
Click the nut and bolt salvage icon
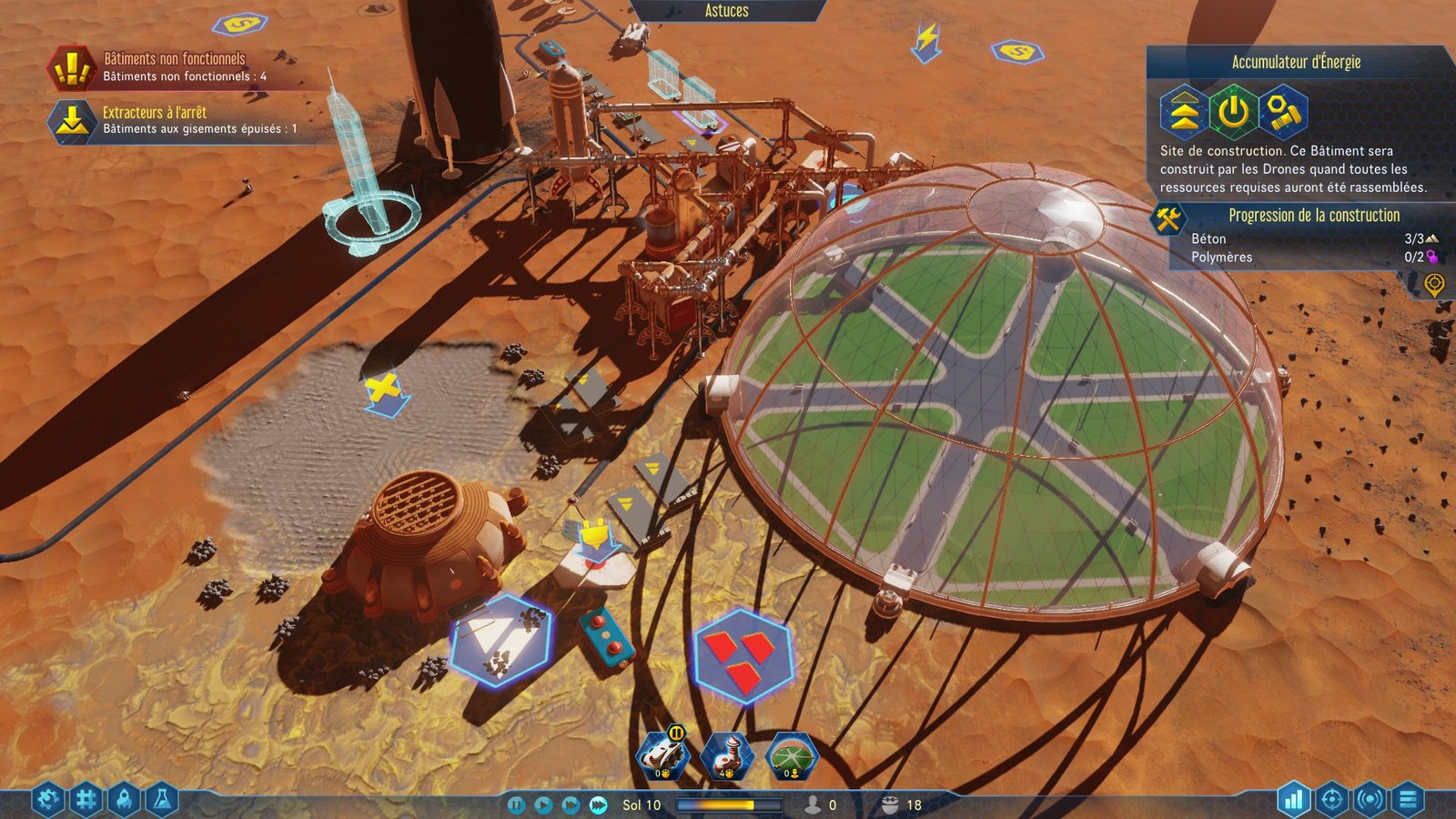click(x=1283, y=112)
